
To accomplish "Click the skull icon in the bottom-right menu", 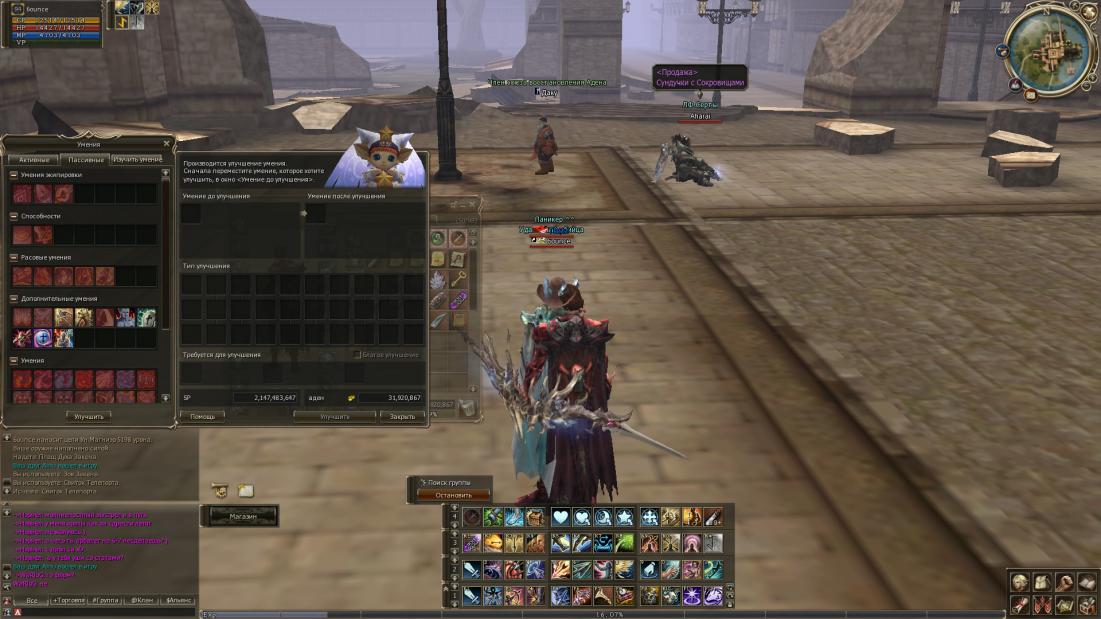I will point(1018,582).
